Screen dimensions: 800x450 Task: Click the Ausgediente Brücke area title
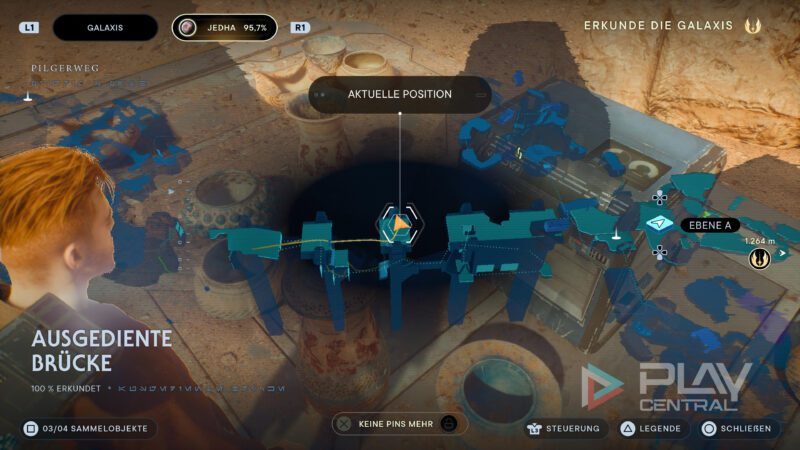(x=102, y=350)
